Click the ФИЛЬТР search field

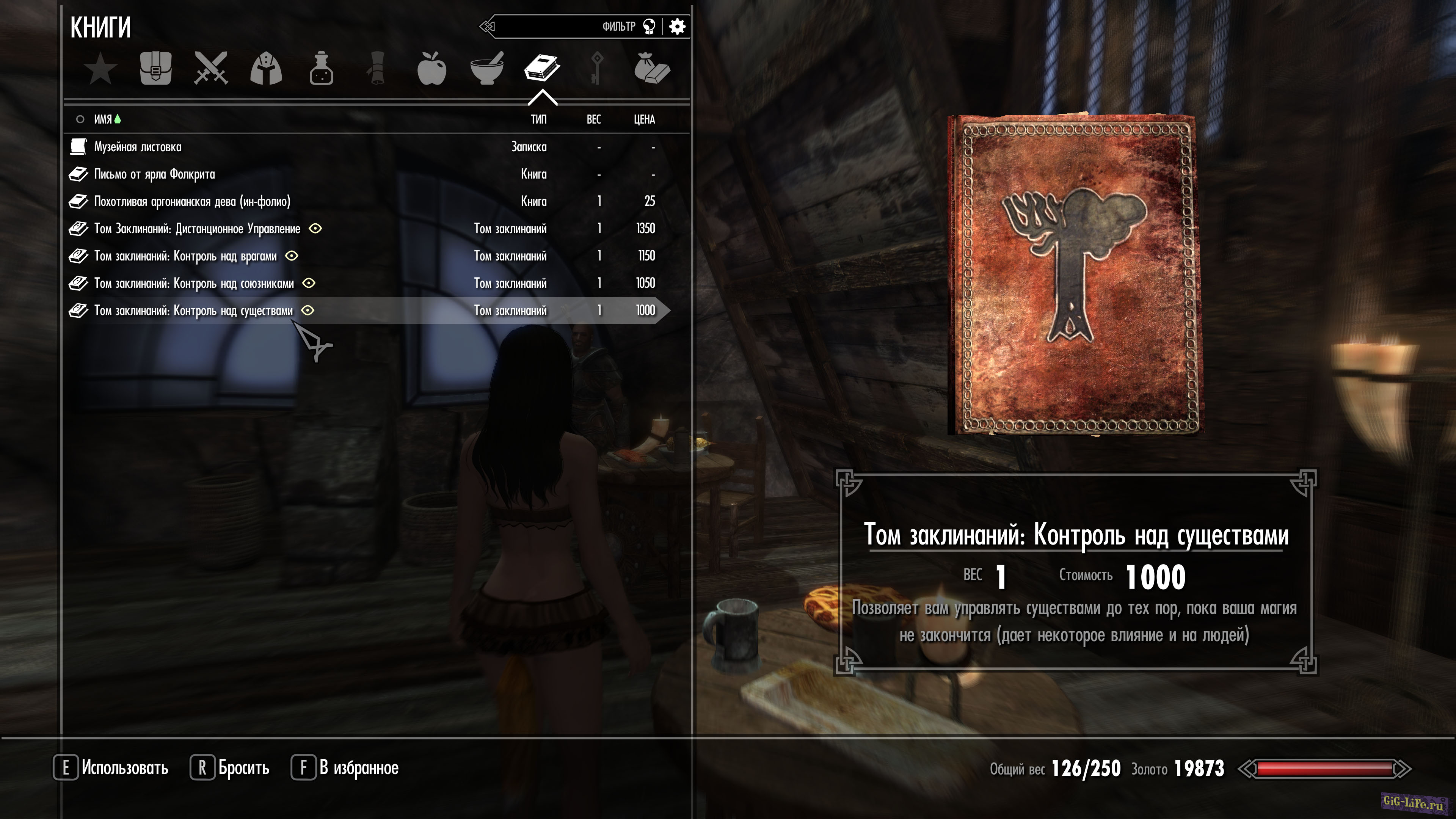[x=565, y=27]
